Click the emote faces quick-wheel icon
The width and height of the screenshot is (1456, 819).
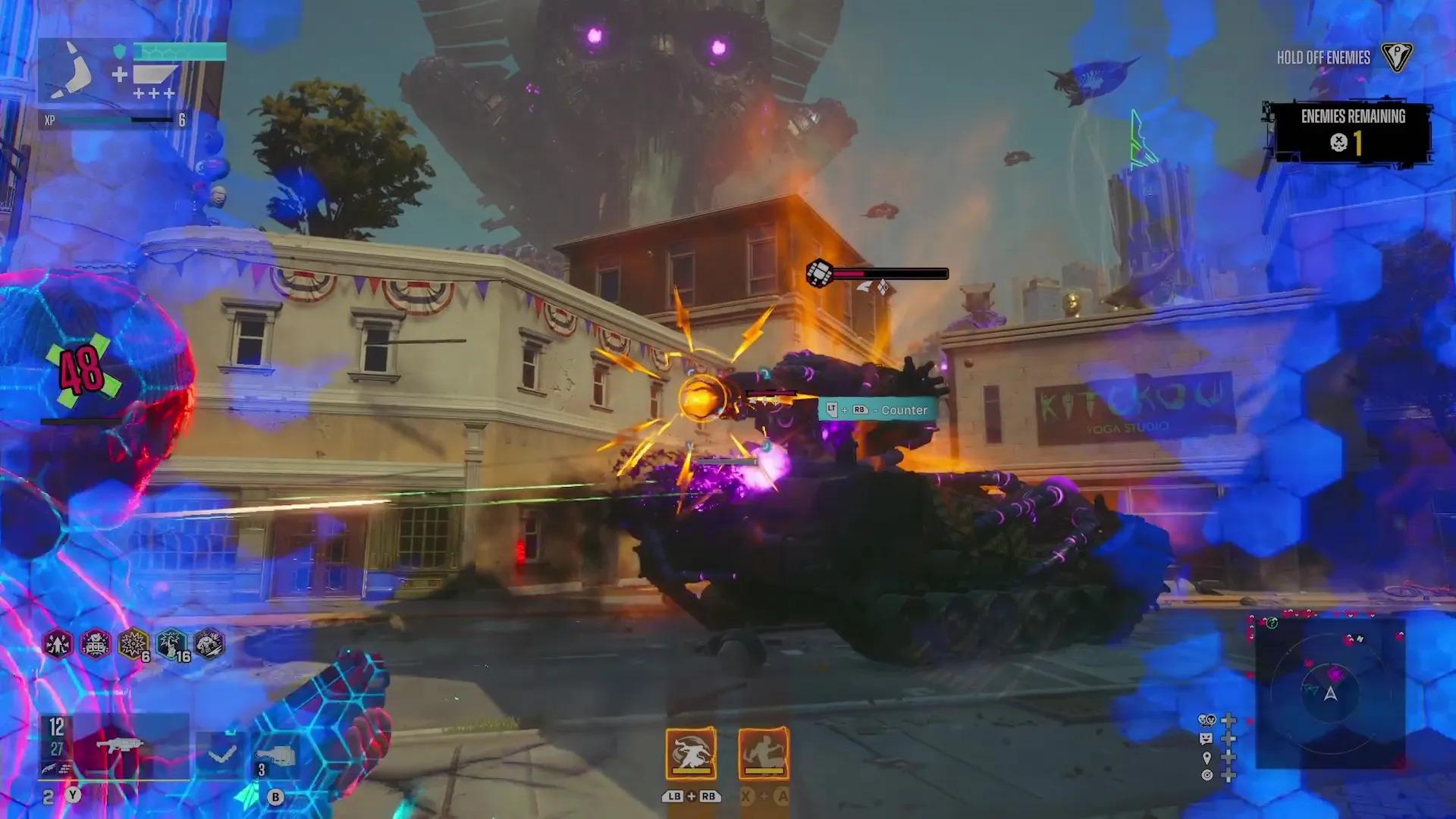(1206, 720)
